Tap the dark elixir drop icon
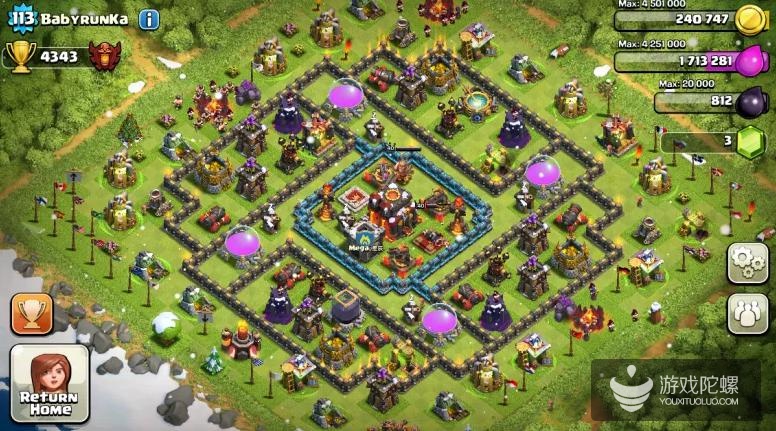Image resolution: width=776 pixels, height=431 pixels. (x=751, y=101)
